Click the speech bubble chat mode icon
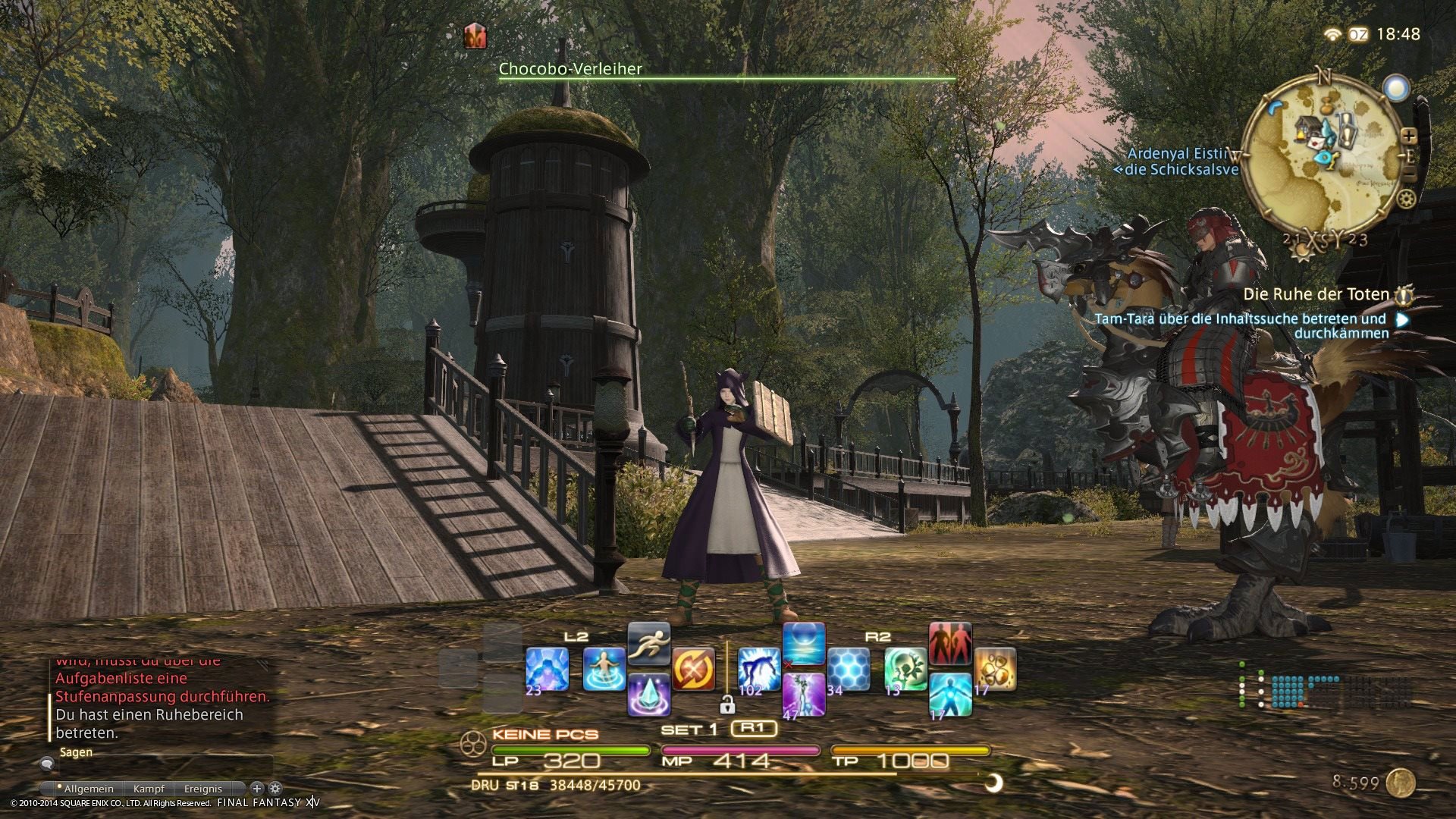Screen dimensions: 1456x819 point(48,764)
